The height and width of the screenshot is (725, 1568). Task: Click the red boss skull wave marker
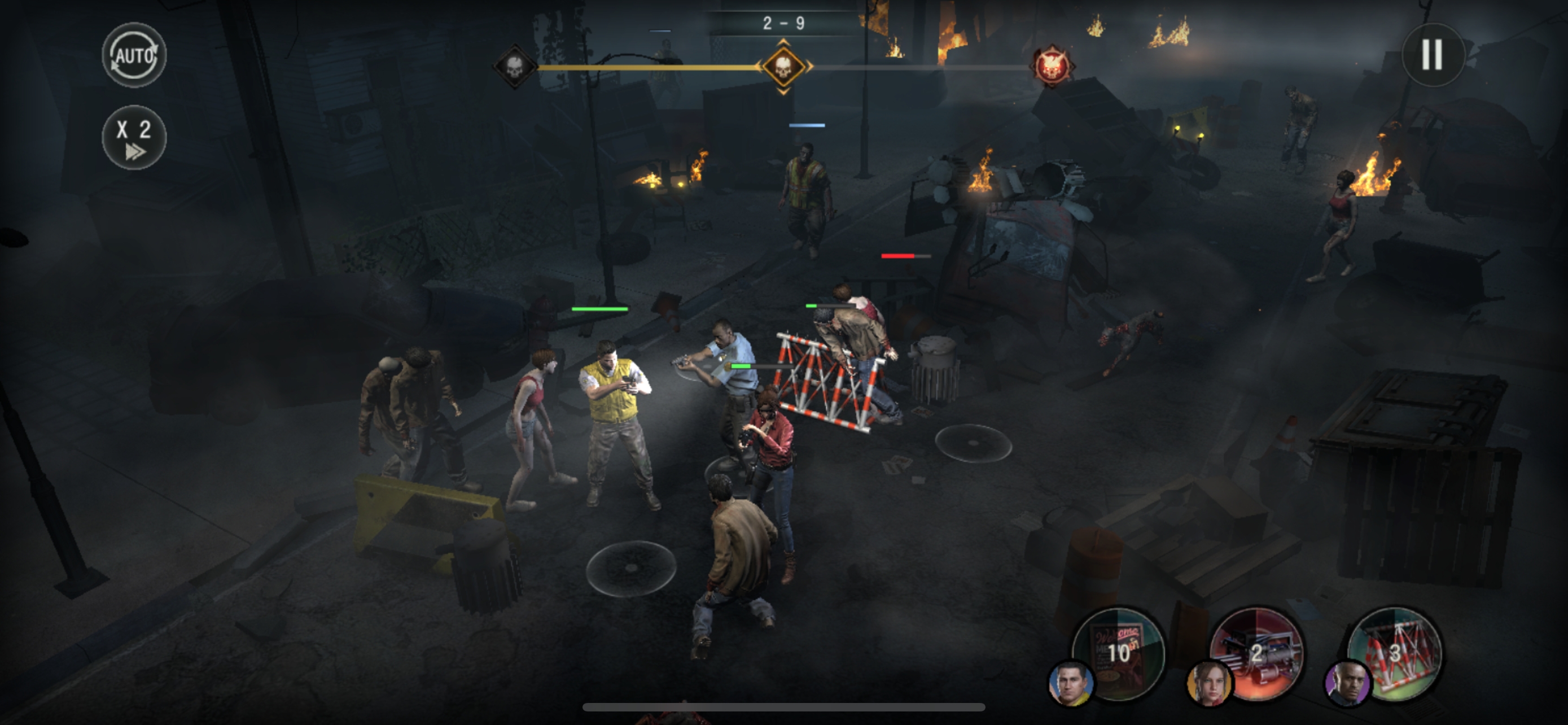1051,65
